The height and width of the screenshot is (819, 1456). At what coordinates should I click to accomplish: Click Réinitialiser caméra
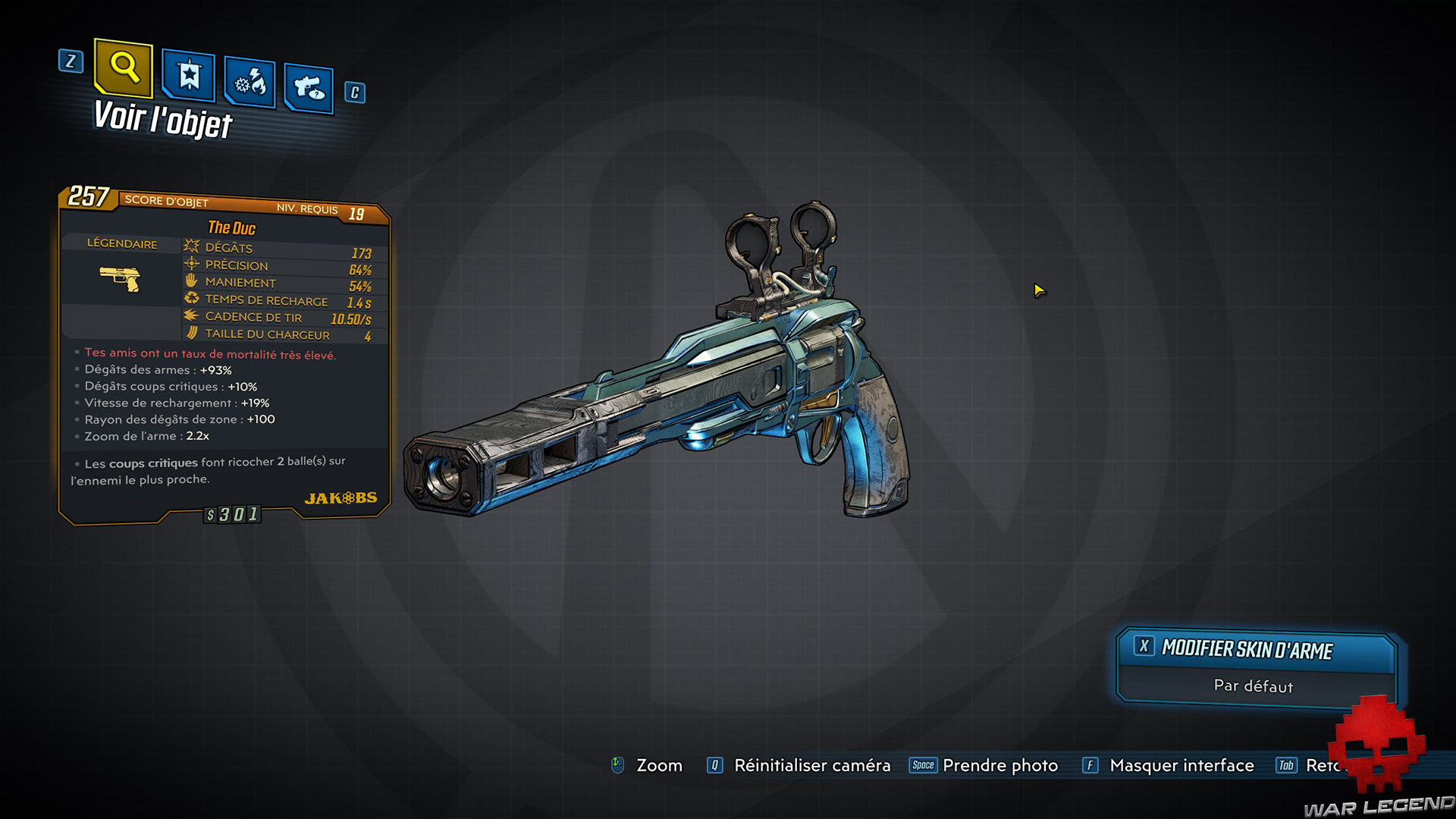click(812, 766)
